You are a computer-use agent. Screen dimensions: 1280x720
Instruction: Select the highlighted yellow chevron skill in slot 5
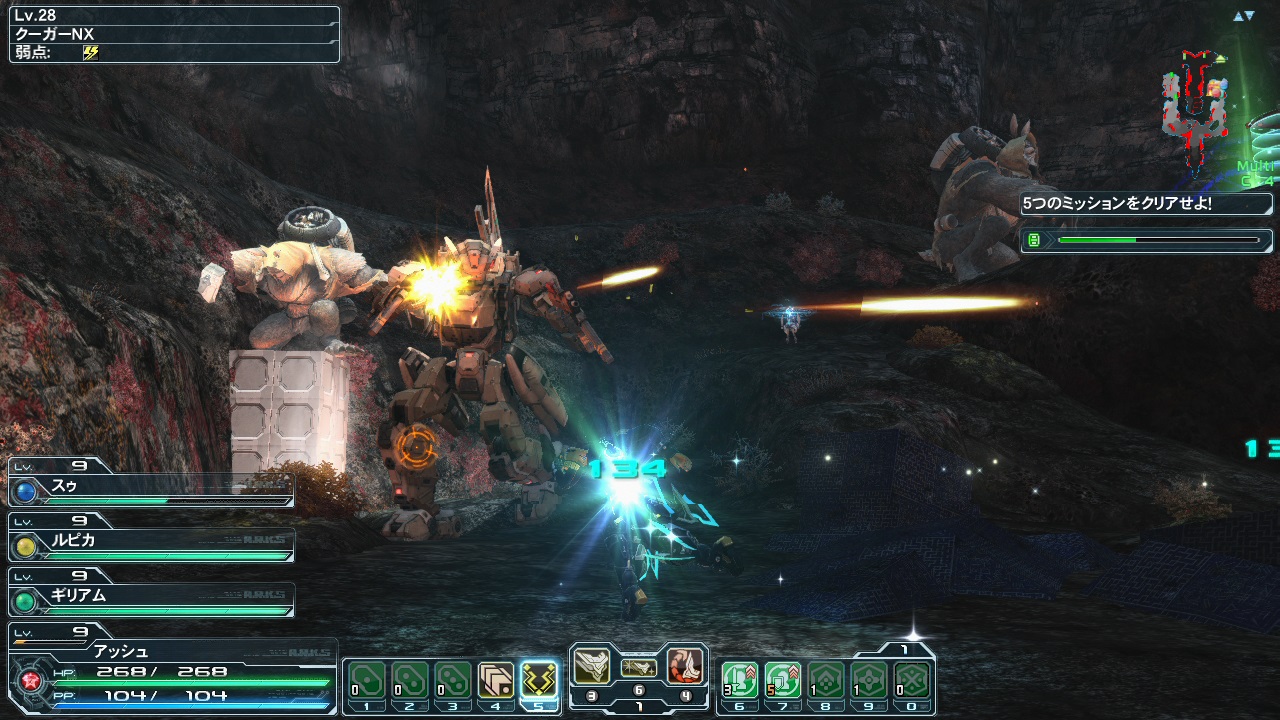(540, 680)
